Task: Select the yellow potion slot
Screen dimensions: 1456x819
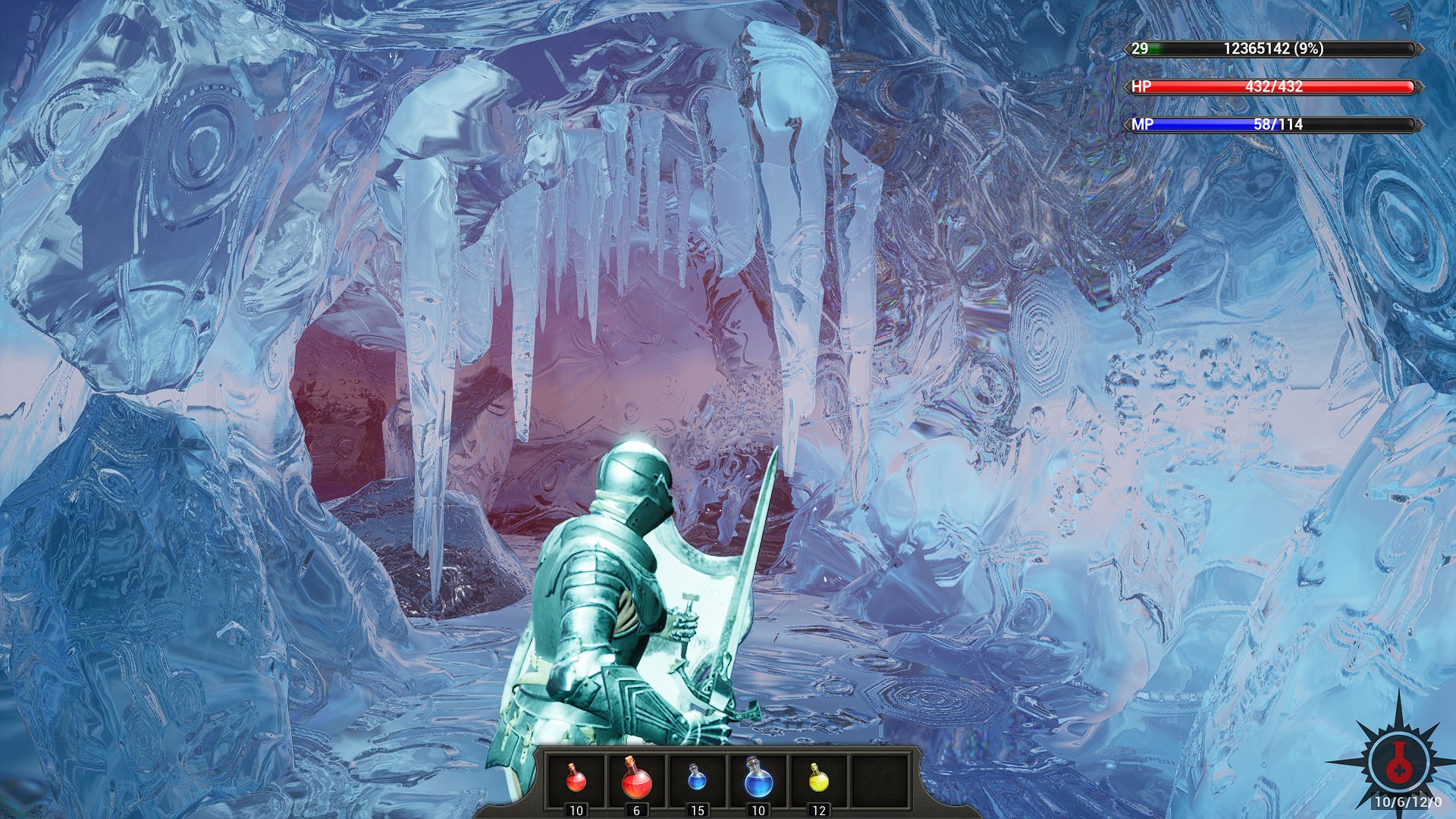Action: click(818, 779)
